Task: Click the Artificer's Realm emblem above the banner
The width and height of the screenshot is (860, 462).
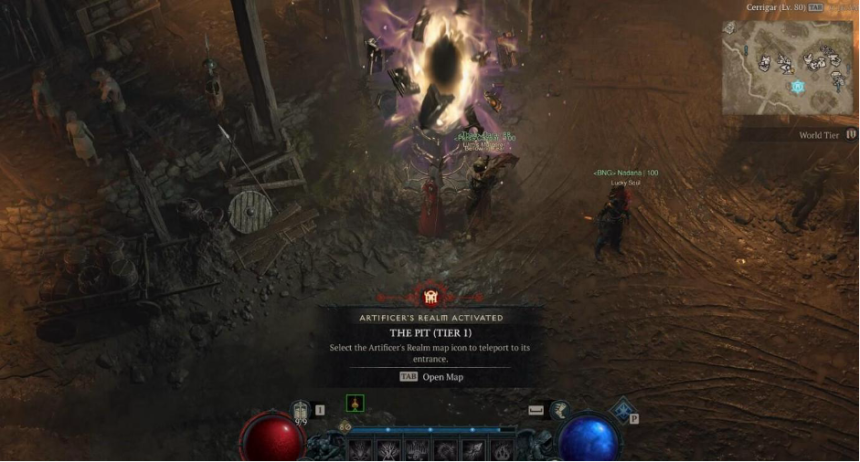Action: coord(430,295)
